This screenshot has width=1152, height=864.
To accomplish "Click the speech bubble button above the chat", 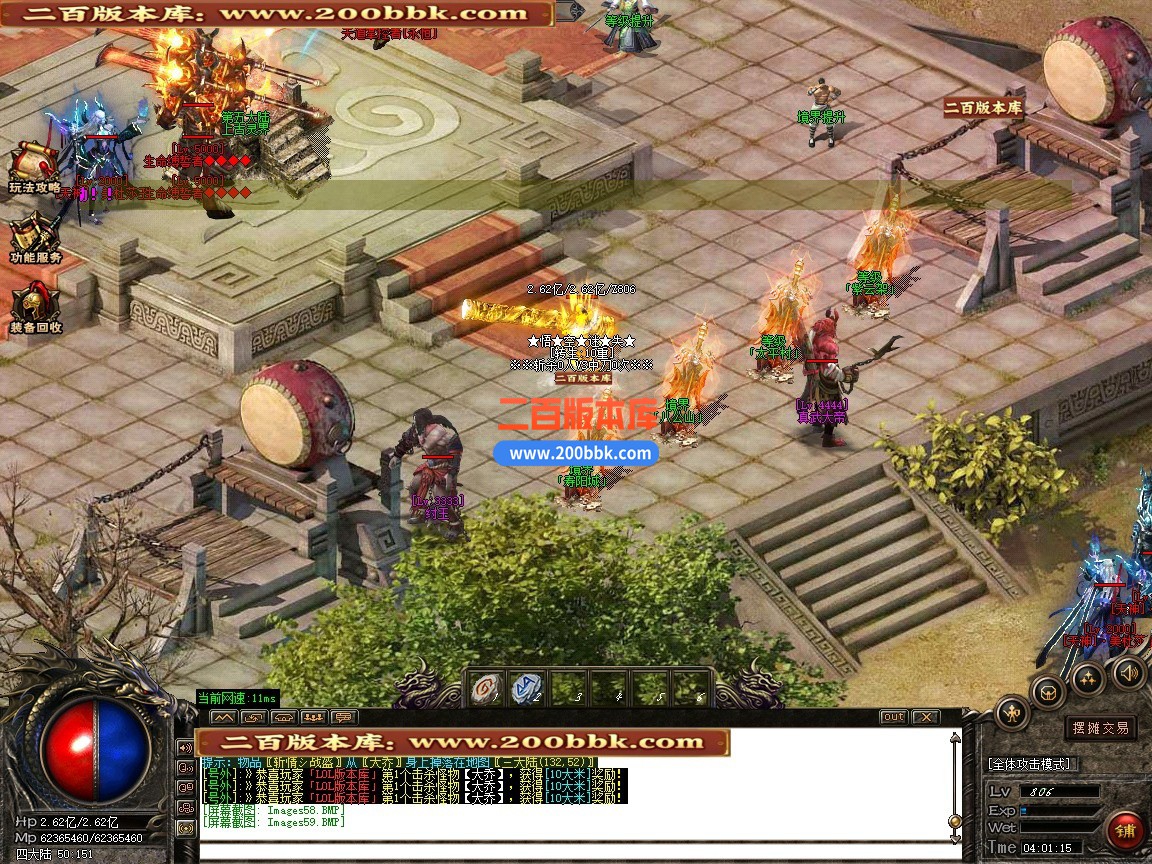I will click(x=343, y=717).
